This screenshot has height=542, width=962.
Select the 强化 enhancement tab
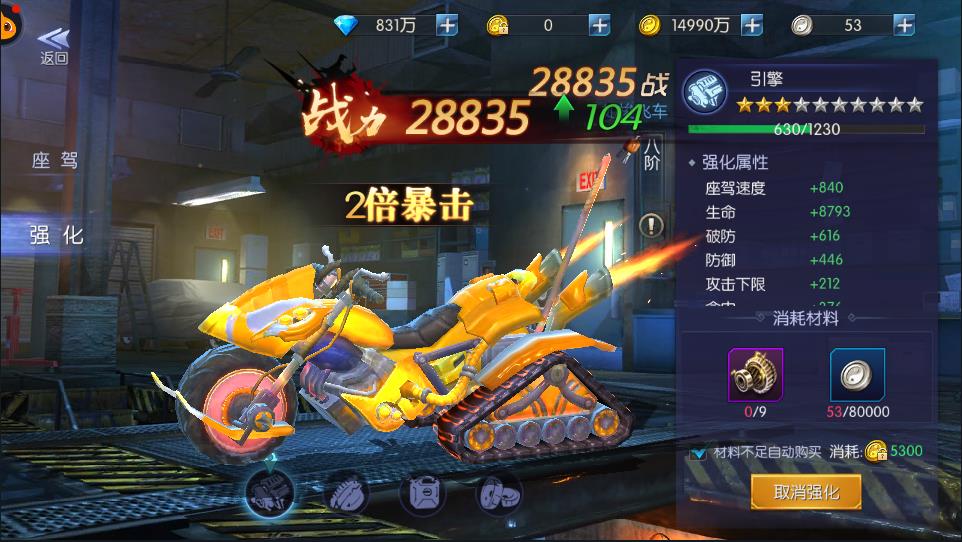click(x=55, y=235)
